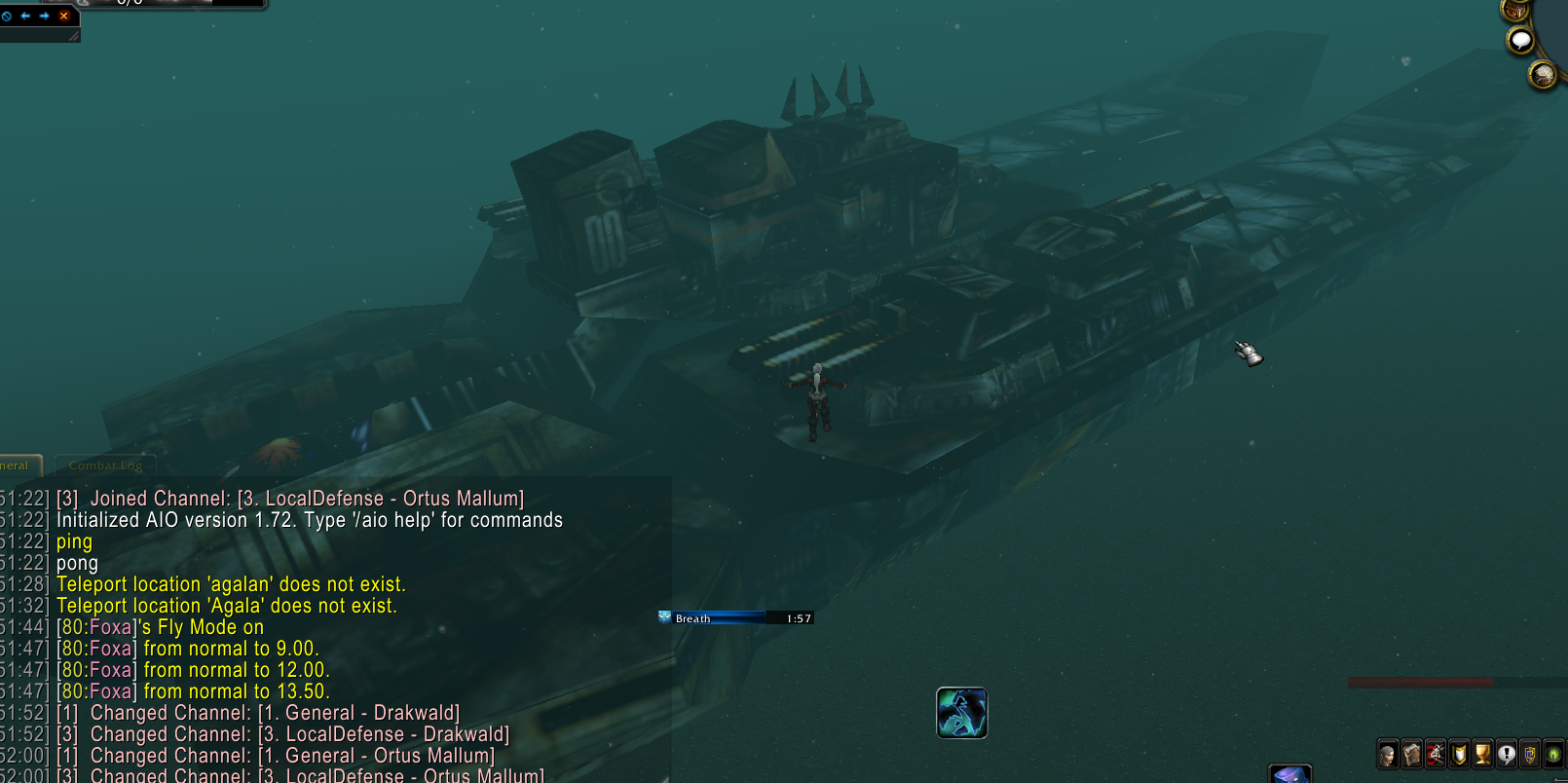
Task: Click the mug-shaped minimap button
Action: [x=1543, y=74]
